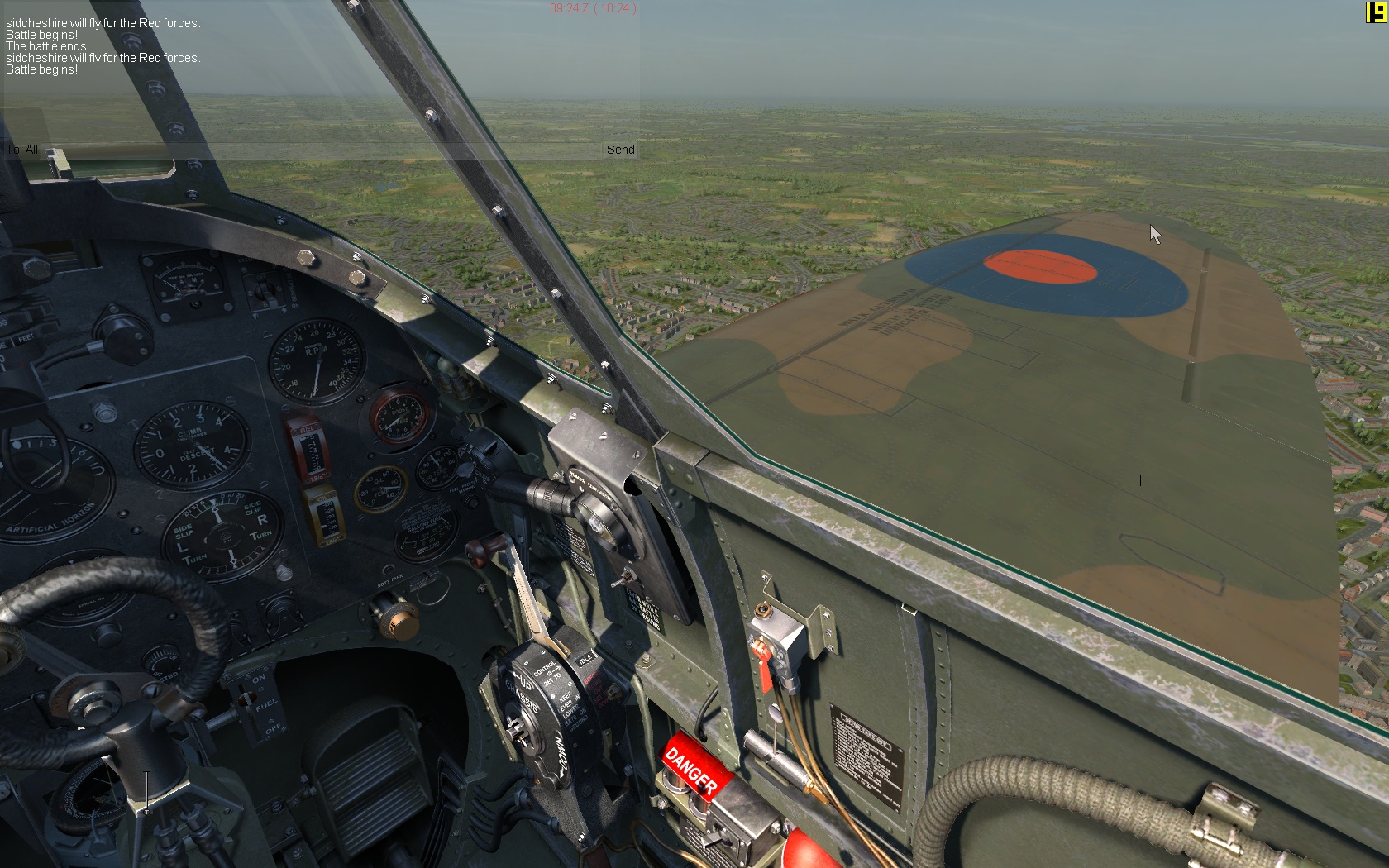Click the Send button in chat
This screenshot has width=1389, height=868.
620,150
